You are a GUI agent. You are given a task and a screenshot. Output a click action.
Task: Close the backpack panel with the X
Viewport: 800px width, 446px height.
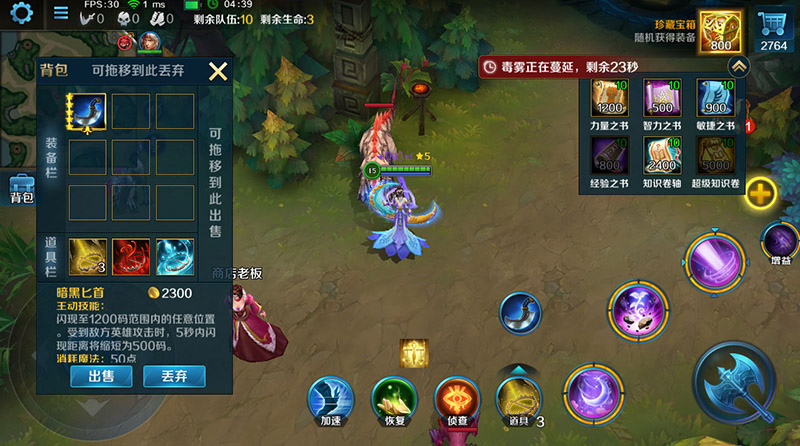218,71
